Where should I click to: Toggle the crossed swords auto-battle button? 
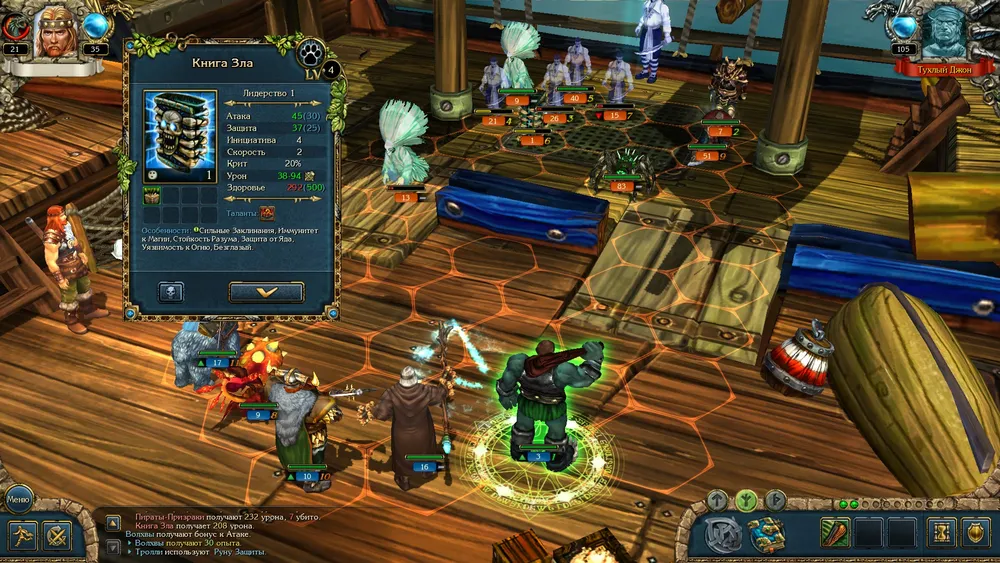[58, 535]
